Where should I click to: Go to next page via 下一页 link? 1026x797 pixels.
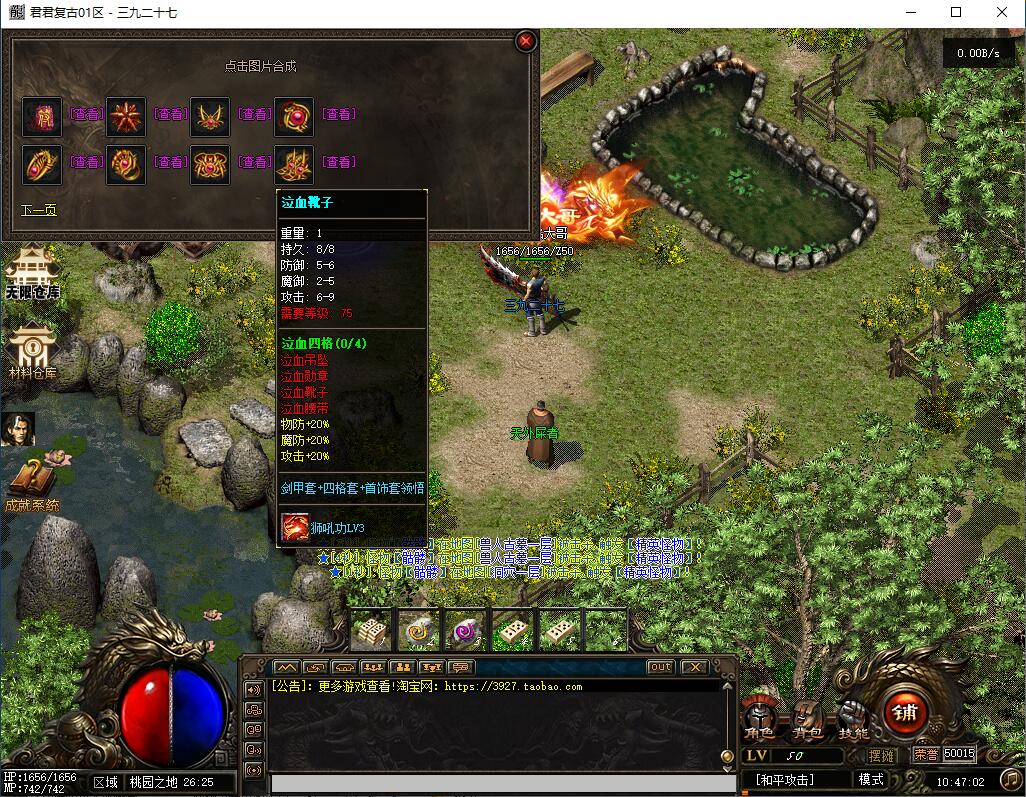tap(39, 210)
